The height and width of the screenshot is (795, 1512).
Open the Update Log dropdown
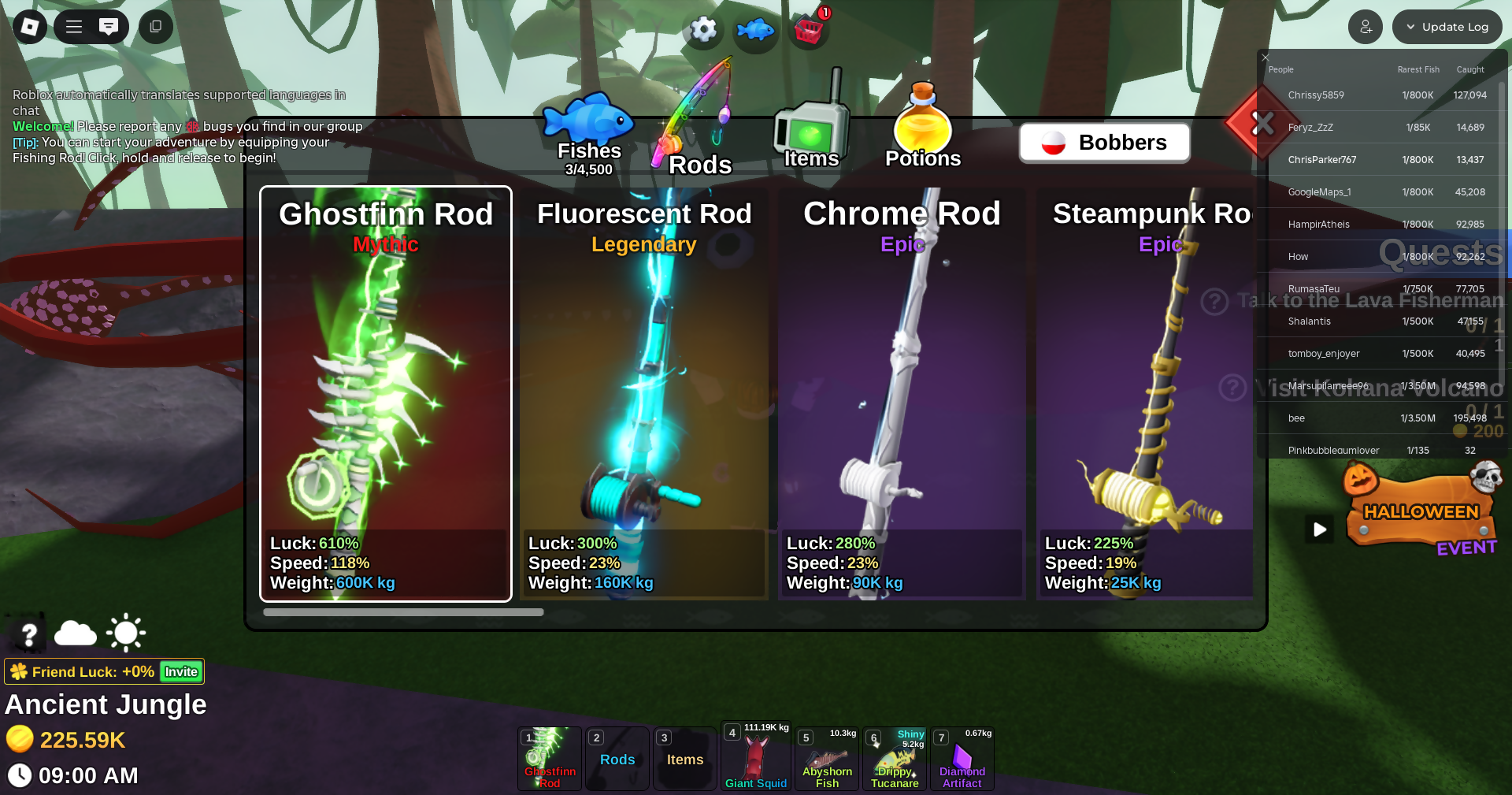point(1447,27)
